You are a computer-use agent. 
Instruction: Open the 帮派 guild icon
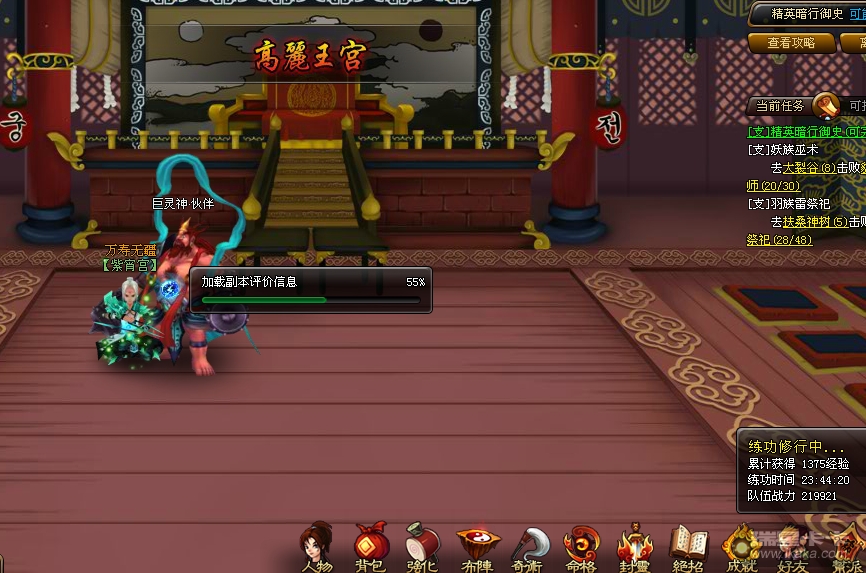click(x=846, y=546)
